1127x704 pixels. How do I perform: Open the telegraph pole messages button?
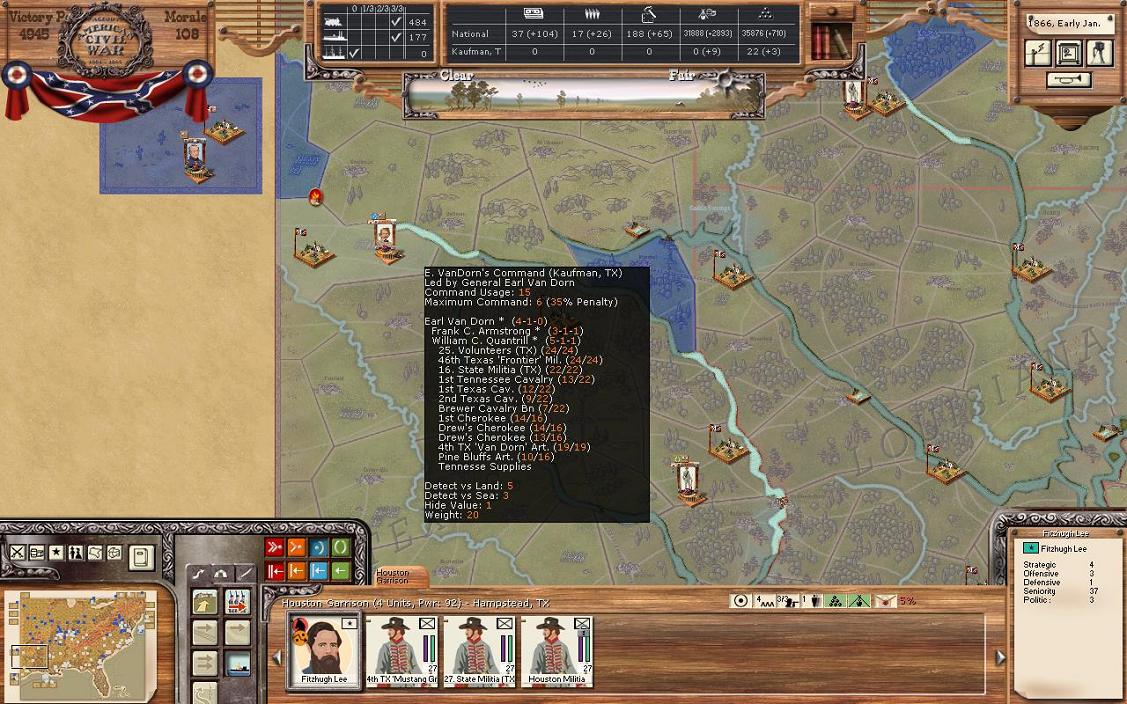coord(1038,53)
